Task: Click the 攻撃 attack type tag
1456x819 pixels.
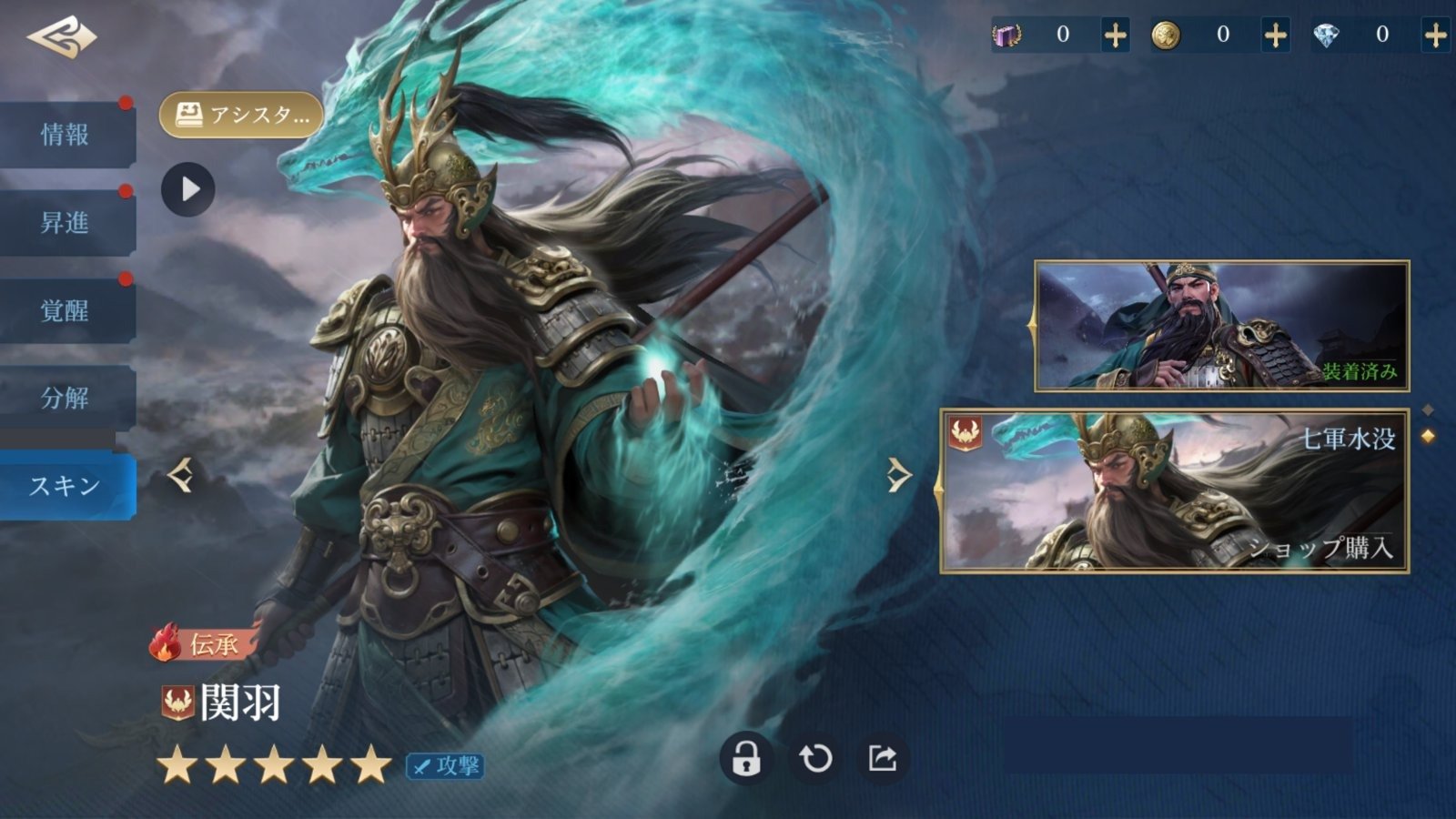Action: point(446,766)
